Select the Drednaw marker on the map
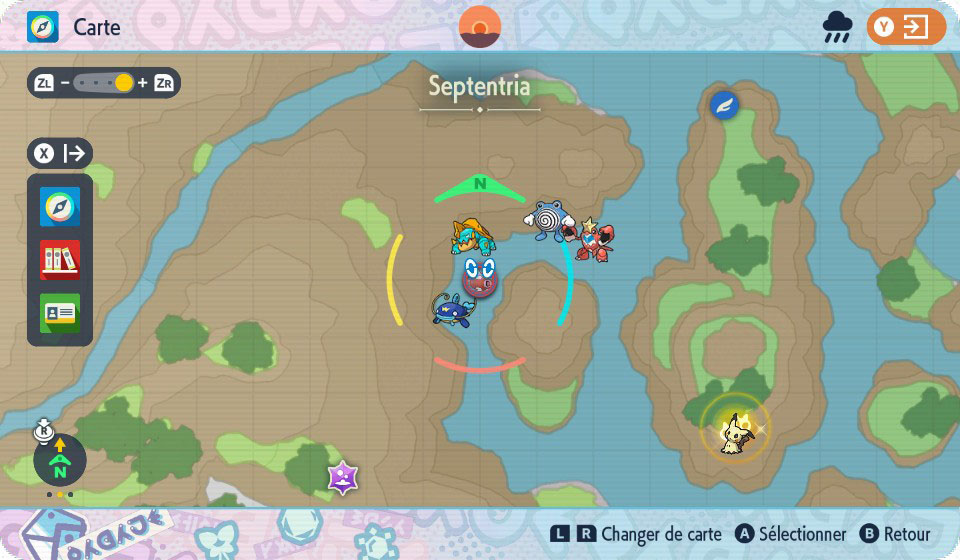Image resolution: width=960 pixels, height=560 pixels. point(472,238)
